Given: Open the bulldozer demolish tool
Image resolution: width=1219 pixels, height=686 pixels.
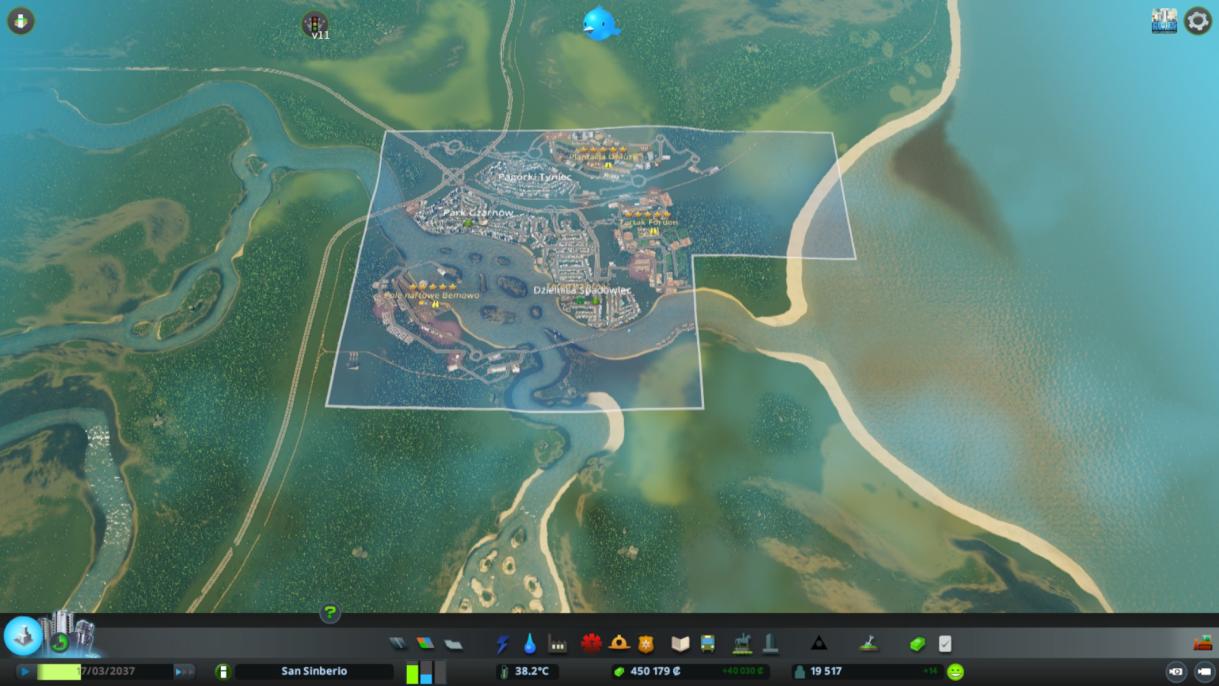Looking at the screenshot, I should coord(1202,643).
